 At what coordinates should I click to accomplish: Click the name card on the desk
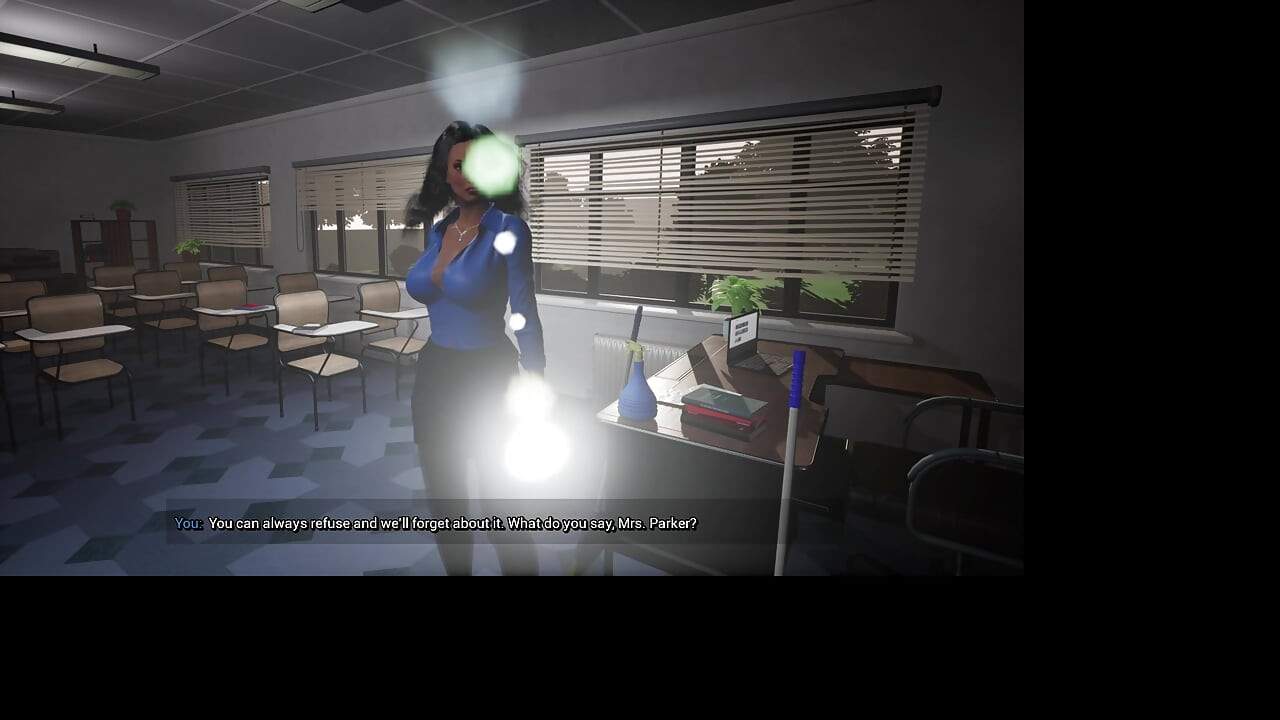pos(740,328)
